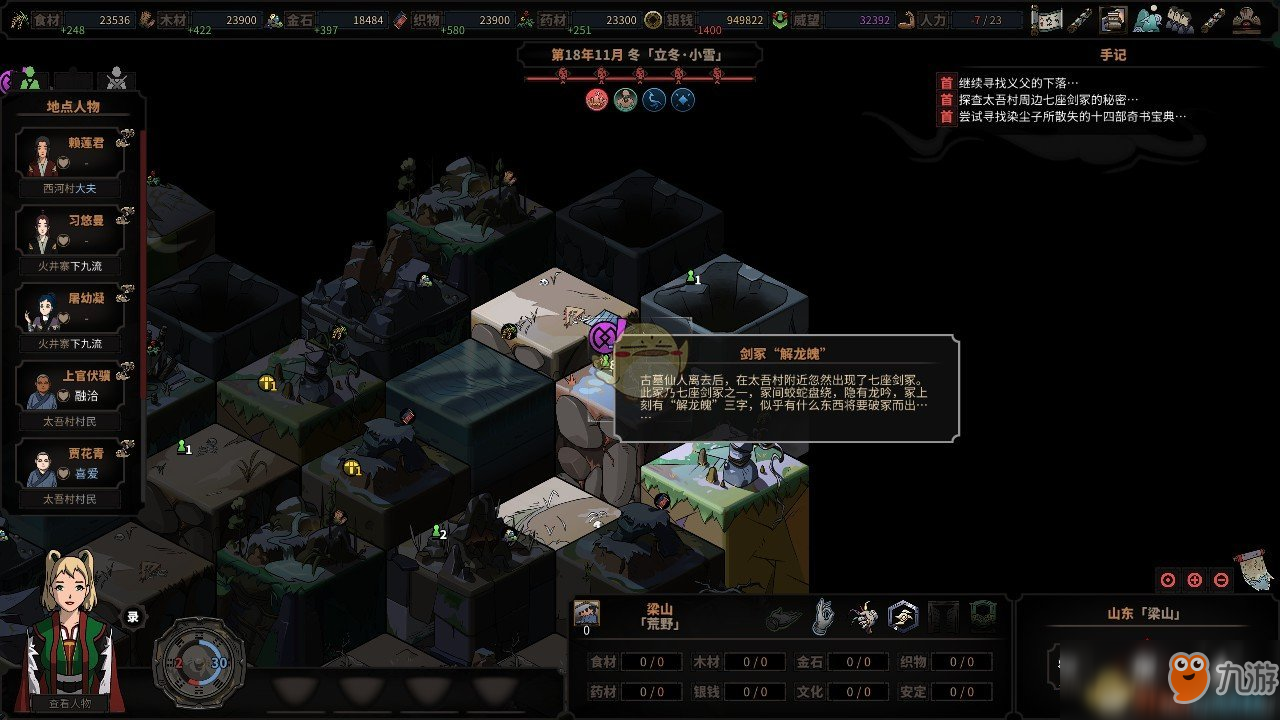Open the building icon in top bar
1280x720 pixels.
click(1112, 19)
